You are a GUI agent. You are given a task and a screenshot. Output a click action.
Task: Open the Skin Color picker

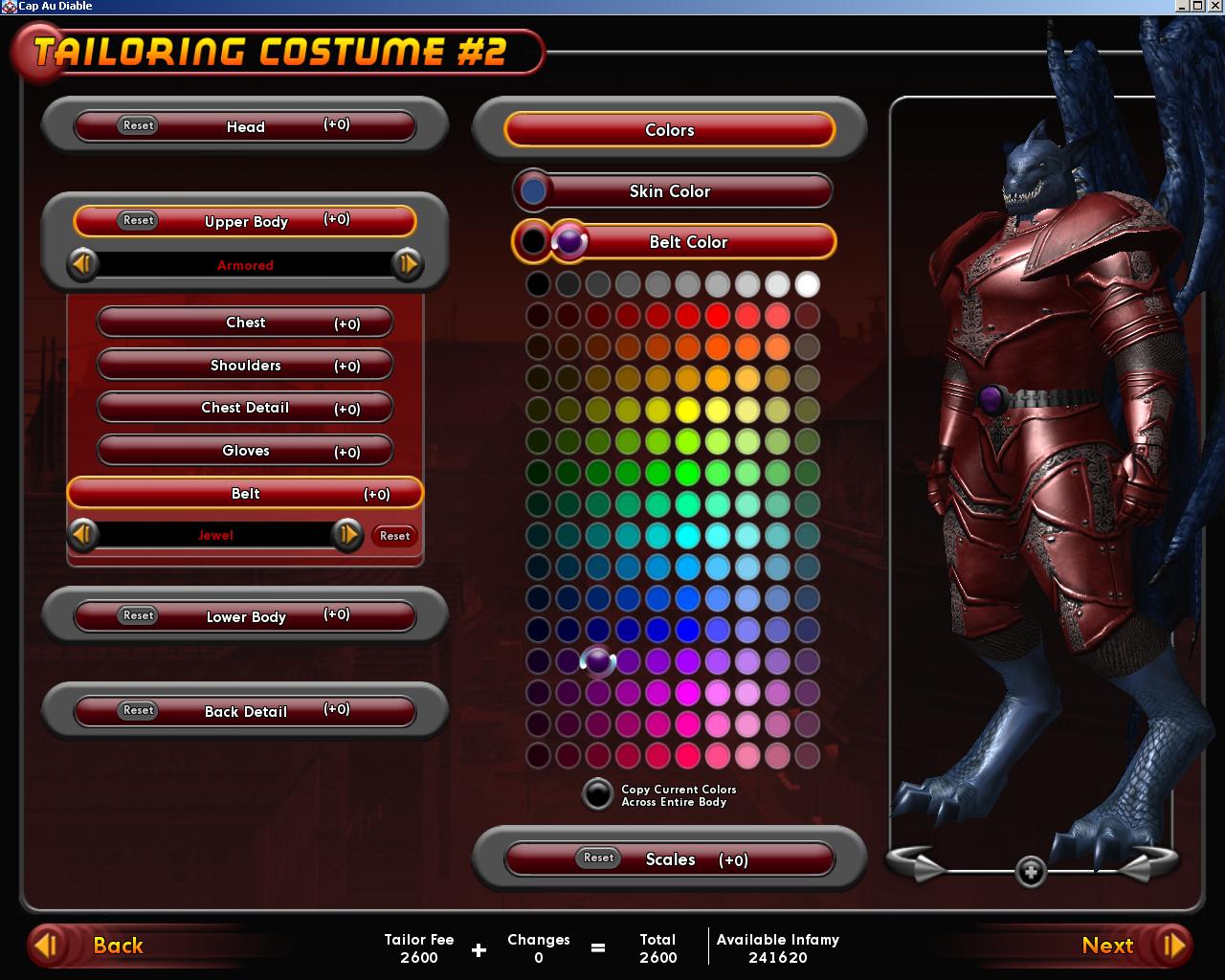pos(670,191)
